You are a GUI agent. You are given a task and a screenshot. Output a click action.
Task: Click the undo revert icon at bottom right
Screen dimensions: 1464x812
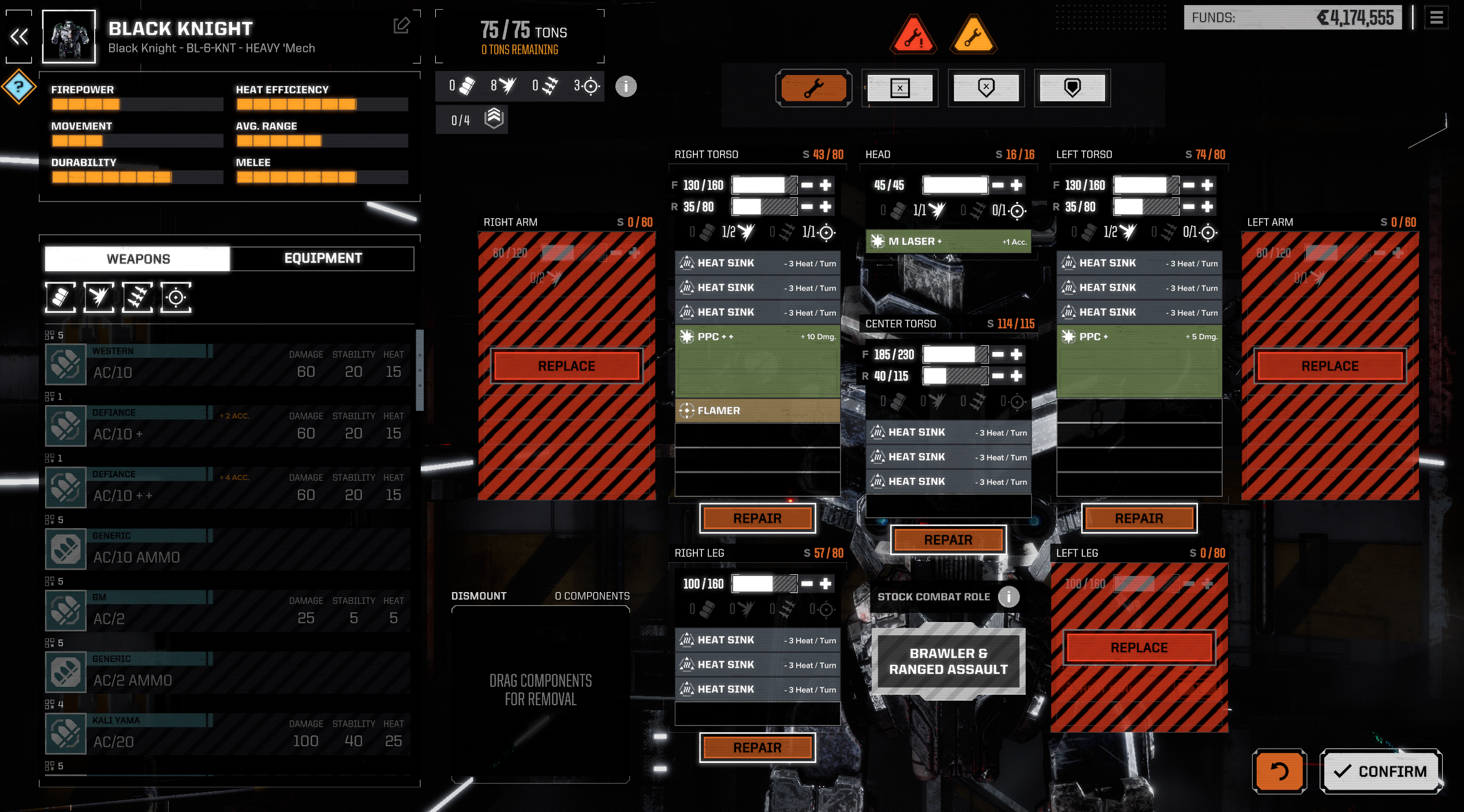point(1281,770)
